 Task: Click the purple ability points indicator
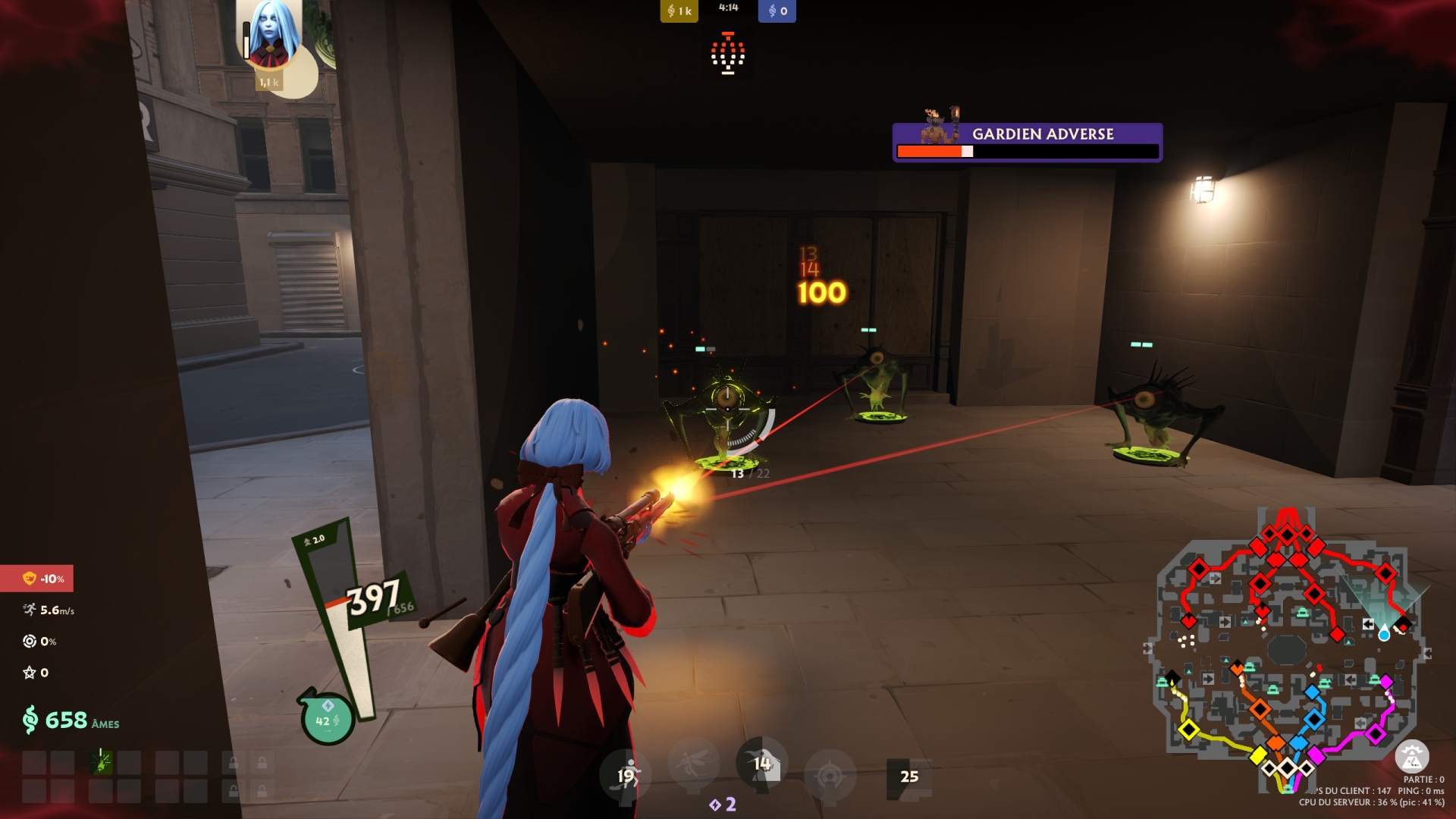pyautogui.click(x=723, y=804)
